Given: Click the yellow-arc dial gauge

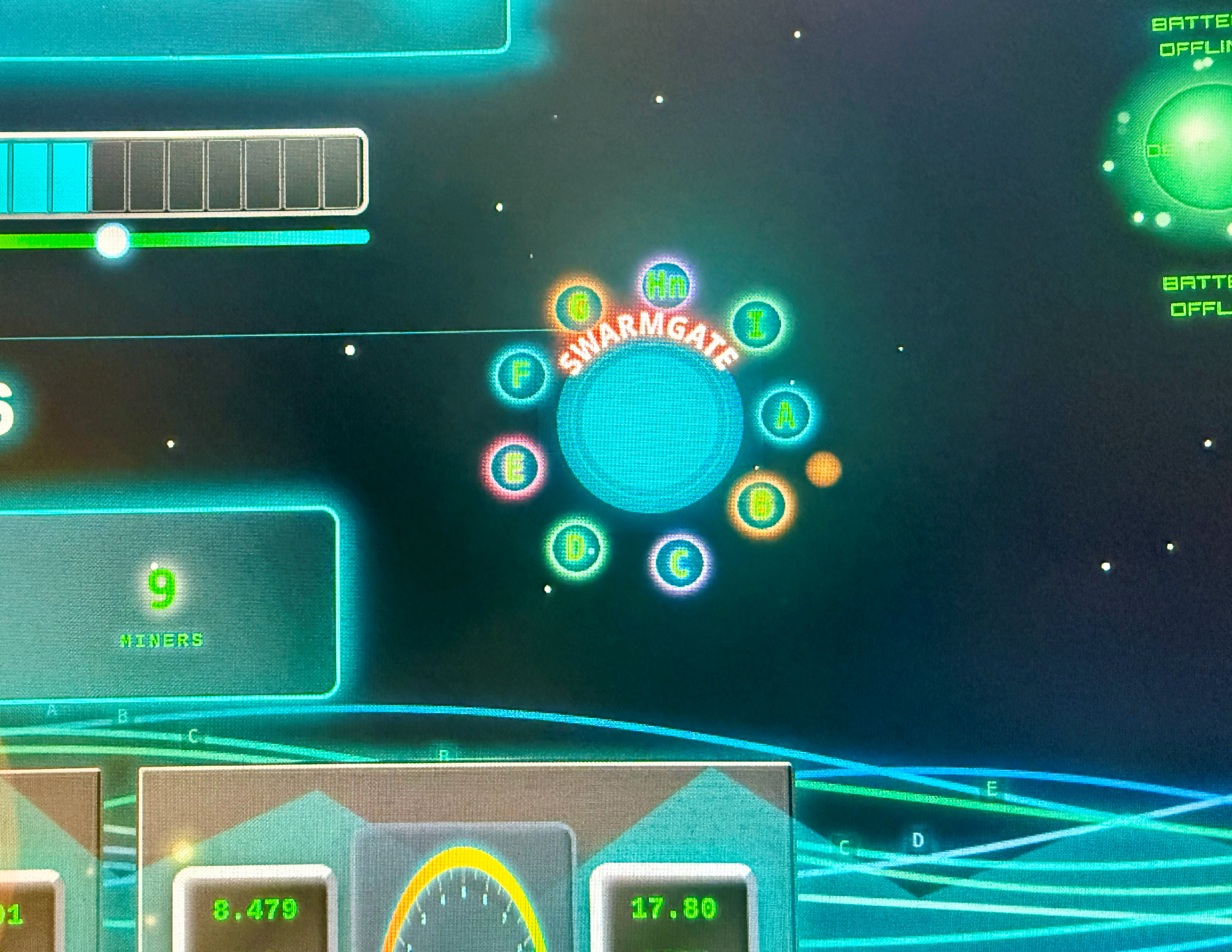Looking at the screenshot, I should [464, 902].
